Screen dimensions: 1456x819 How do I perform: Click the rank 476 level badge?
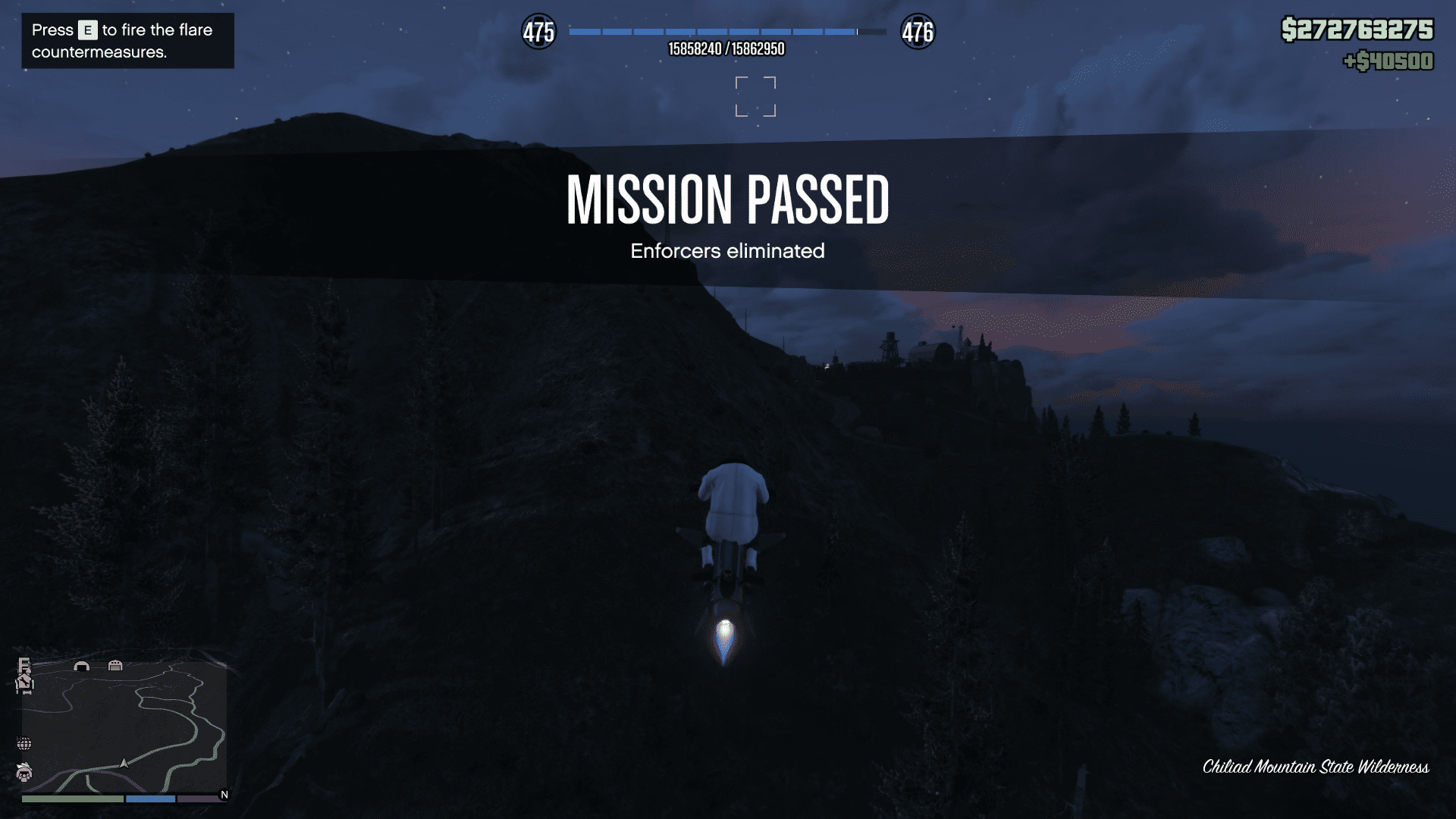point(920,32)
